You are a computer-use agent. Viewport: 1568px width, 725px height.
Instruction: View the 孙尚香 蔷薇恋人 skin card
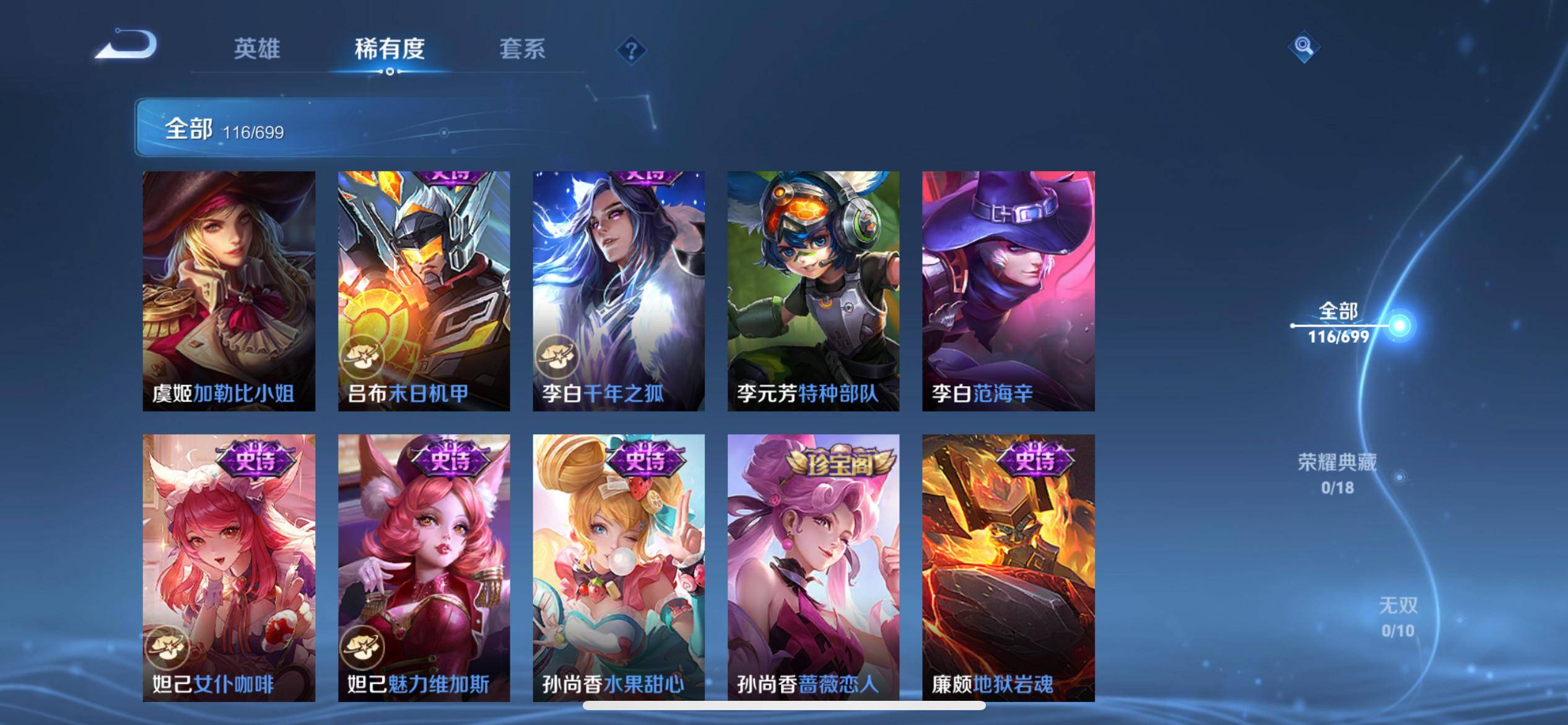point(813,568)
